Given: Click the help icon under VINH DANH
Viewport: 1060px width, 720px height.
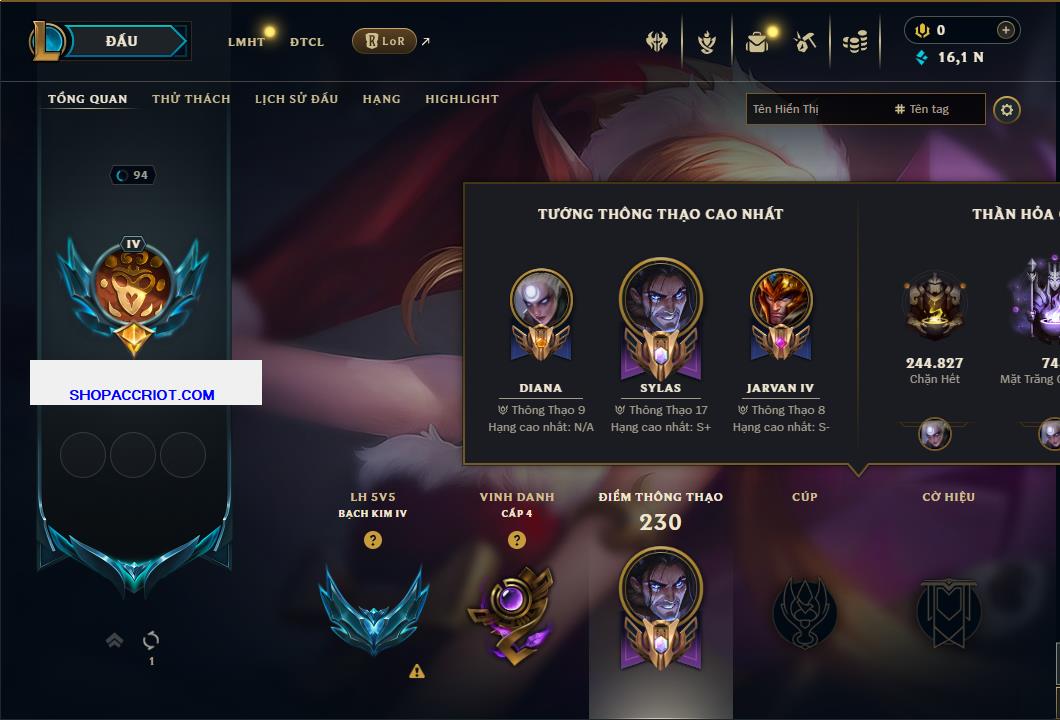Looking at the screenshot, I should coord(516,540).
